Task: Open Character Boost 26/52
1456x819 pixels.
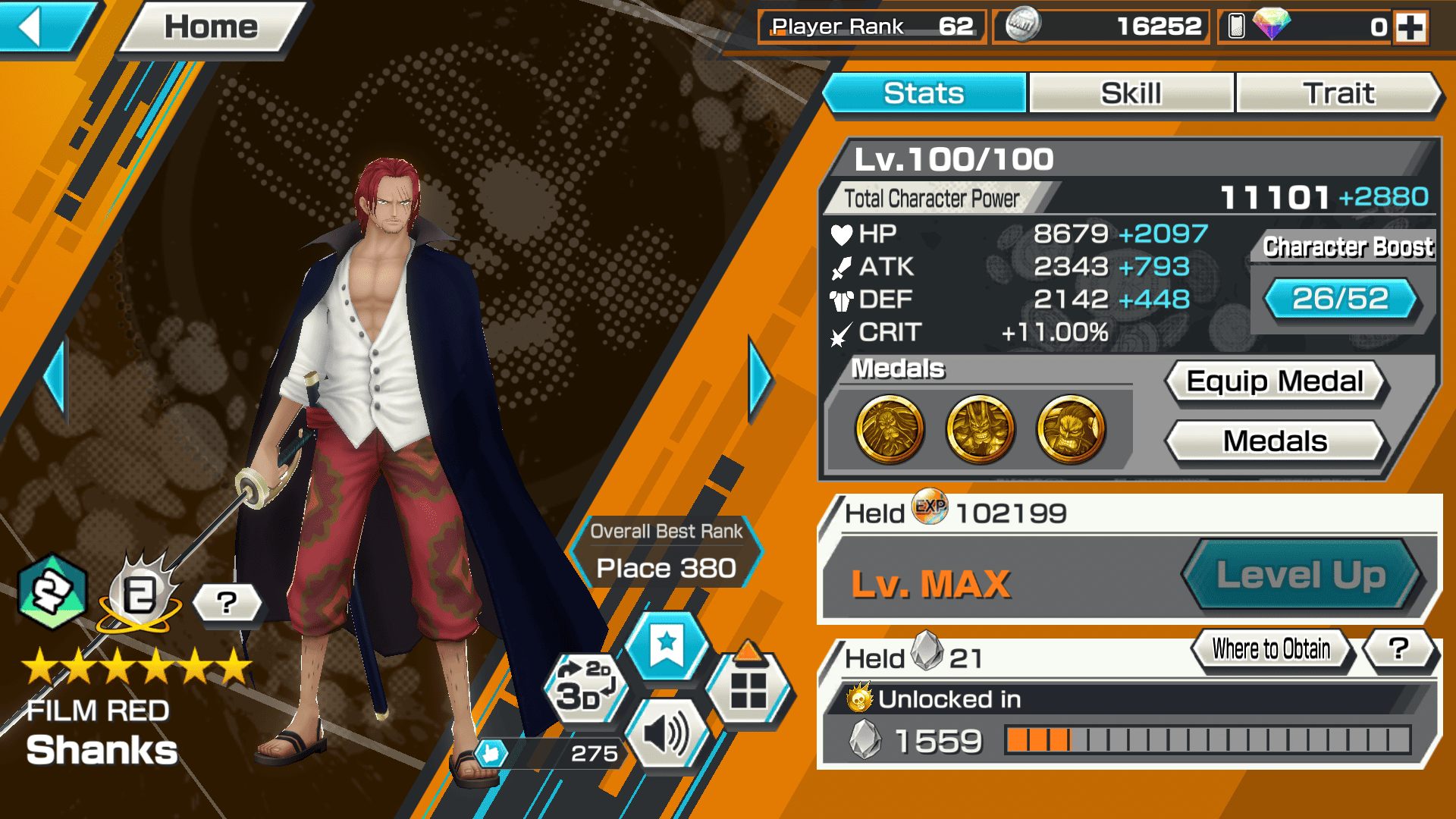Action: 1340,299
